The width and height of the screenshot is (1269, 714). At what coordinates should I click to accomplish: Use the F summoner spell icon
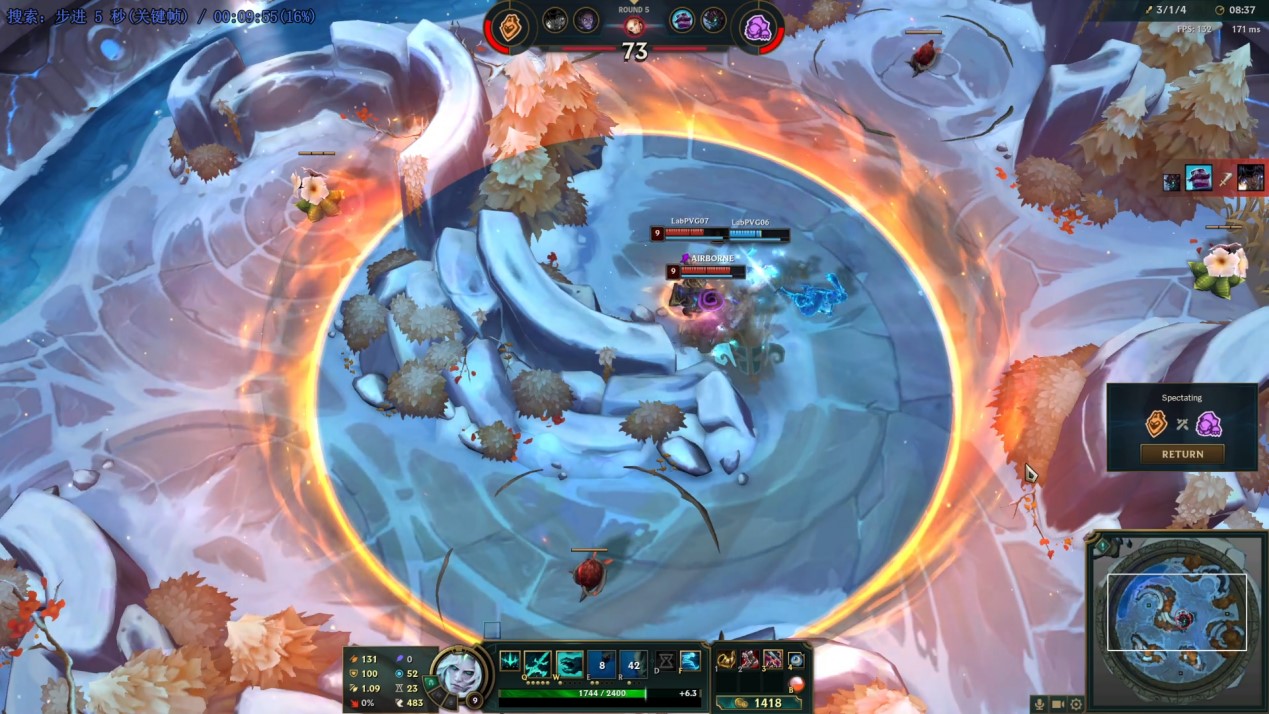click(x=690, y=660)
